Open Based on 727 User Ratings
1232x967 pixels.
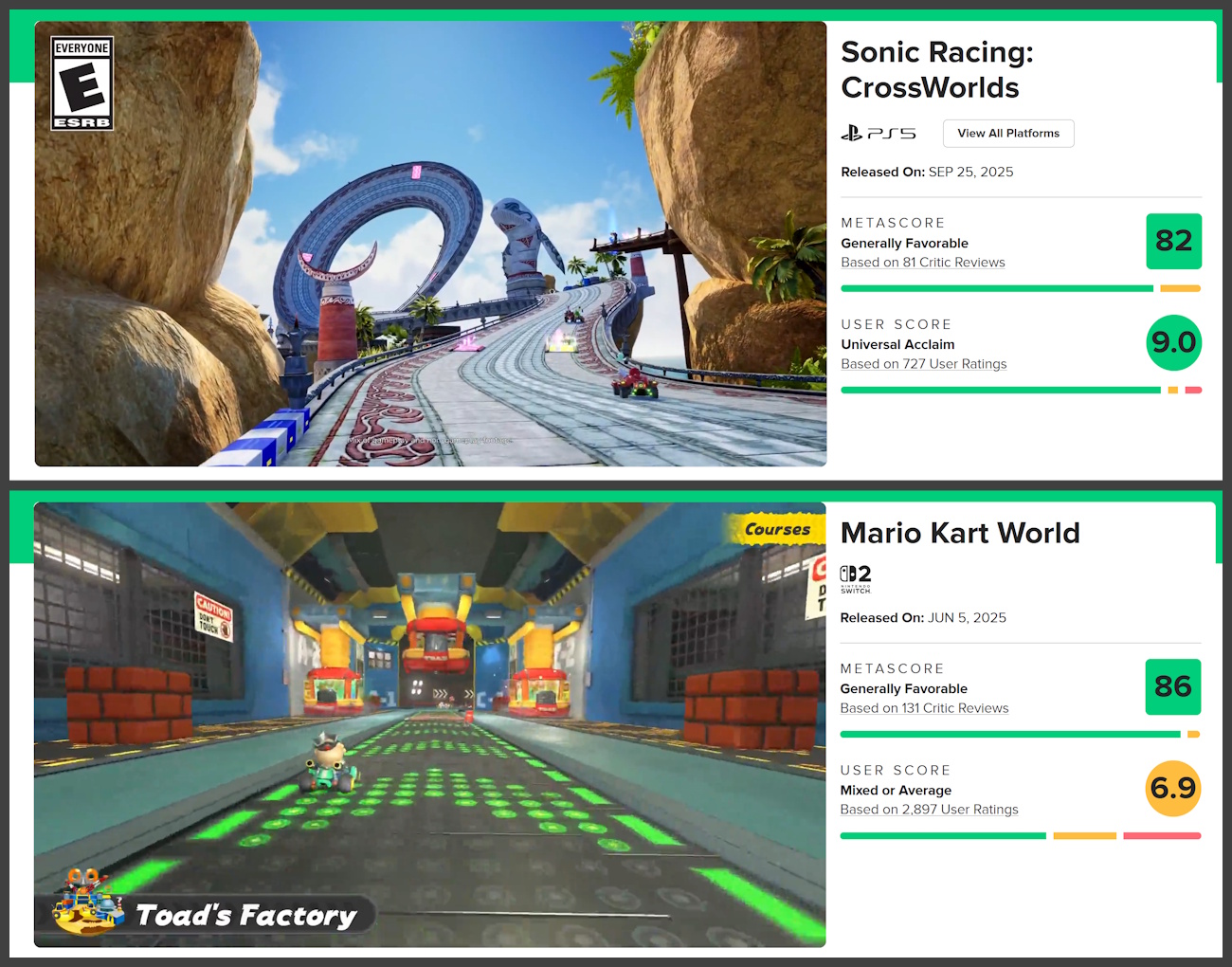point(923,363)
